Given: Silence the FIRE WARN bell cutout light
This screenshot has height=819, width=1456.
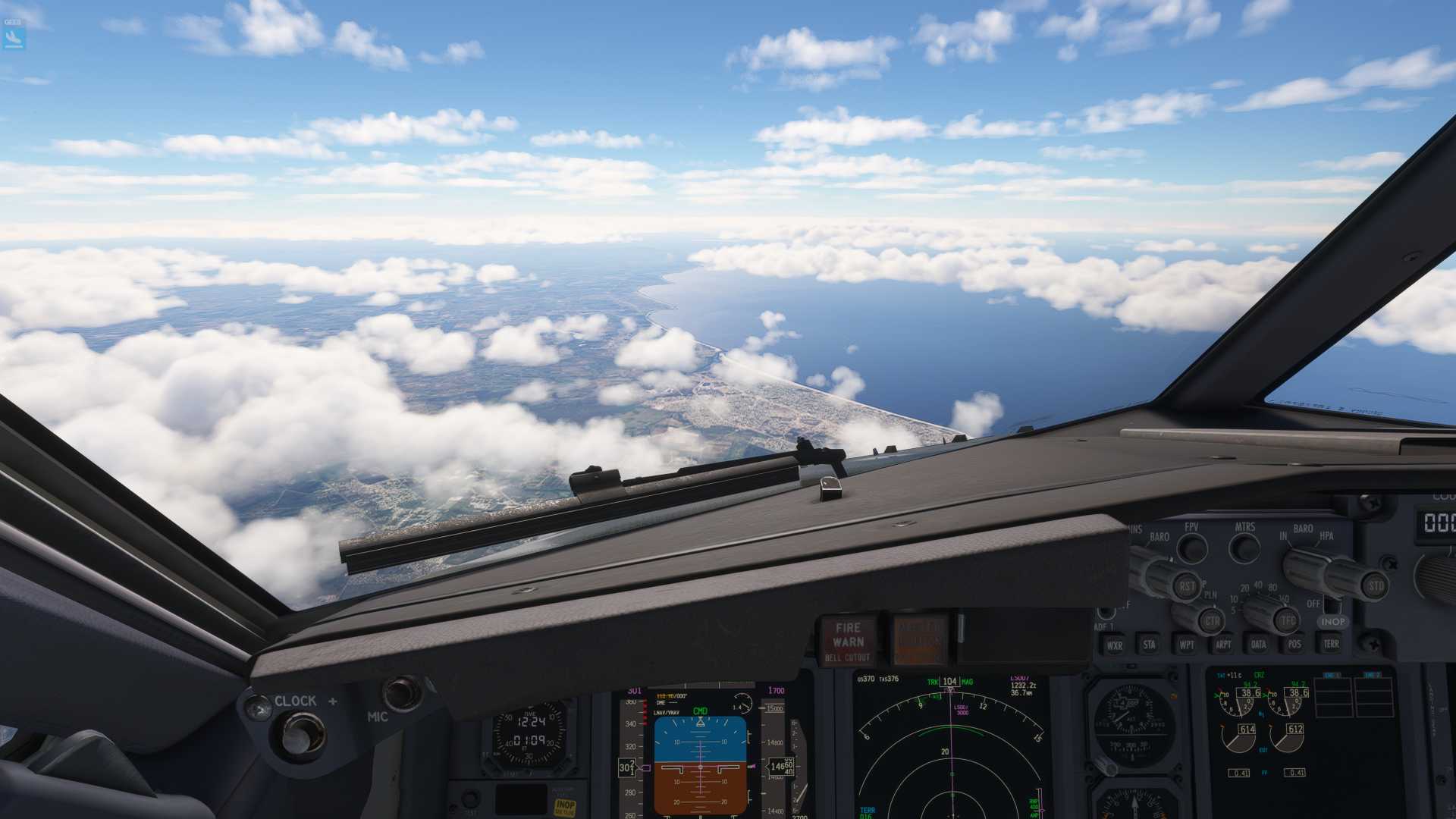Looking at the screenshot, I should point(848,641).
